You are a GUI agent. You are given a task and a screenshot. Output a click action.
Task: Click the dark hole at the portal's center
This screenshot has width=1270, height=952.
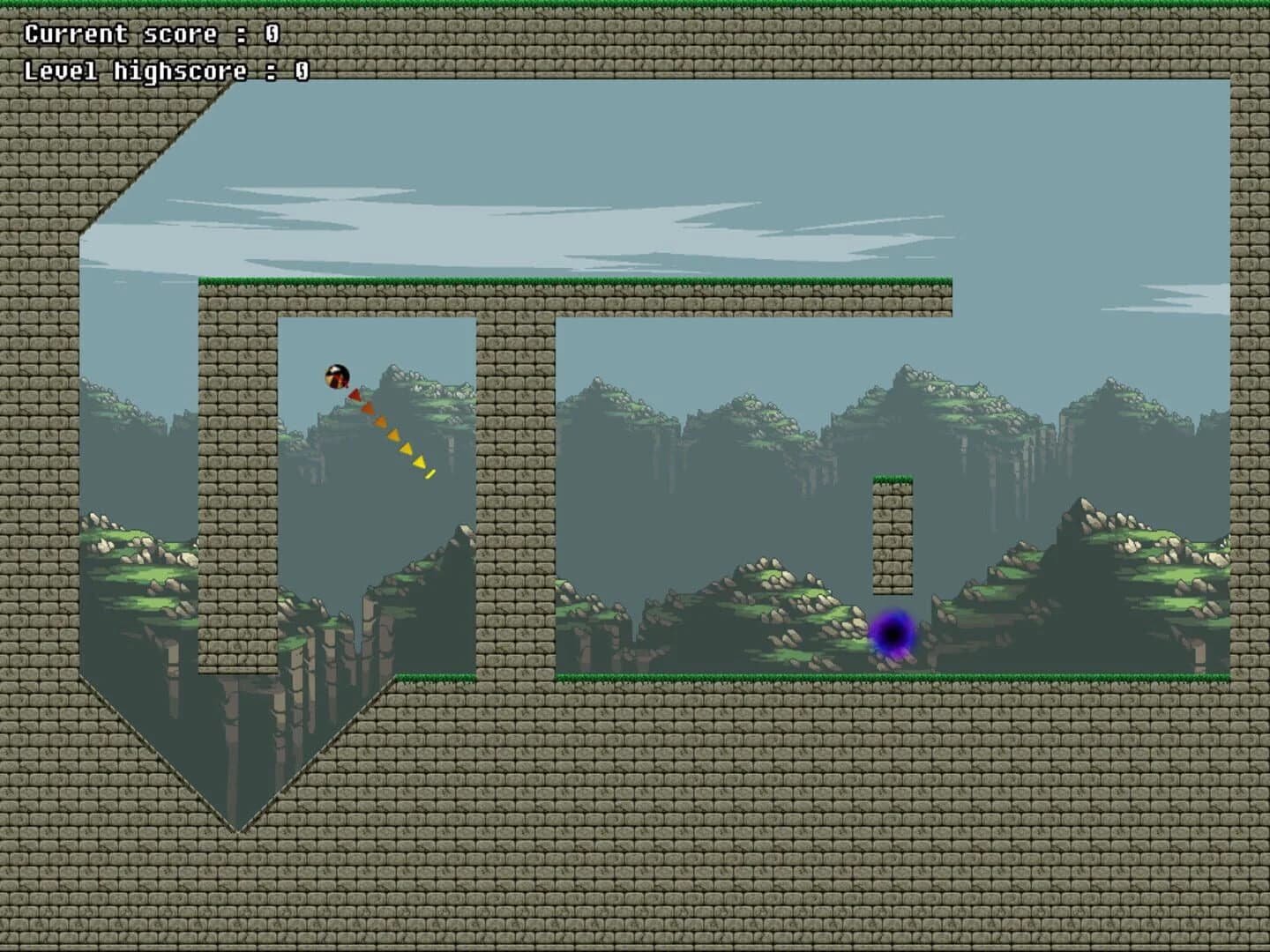tap(893, 633)
